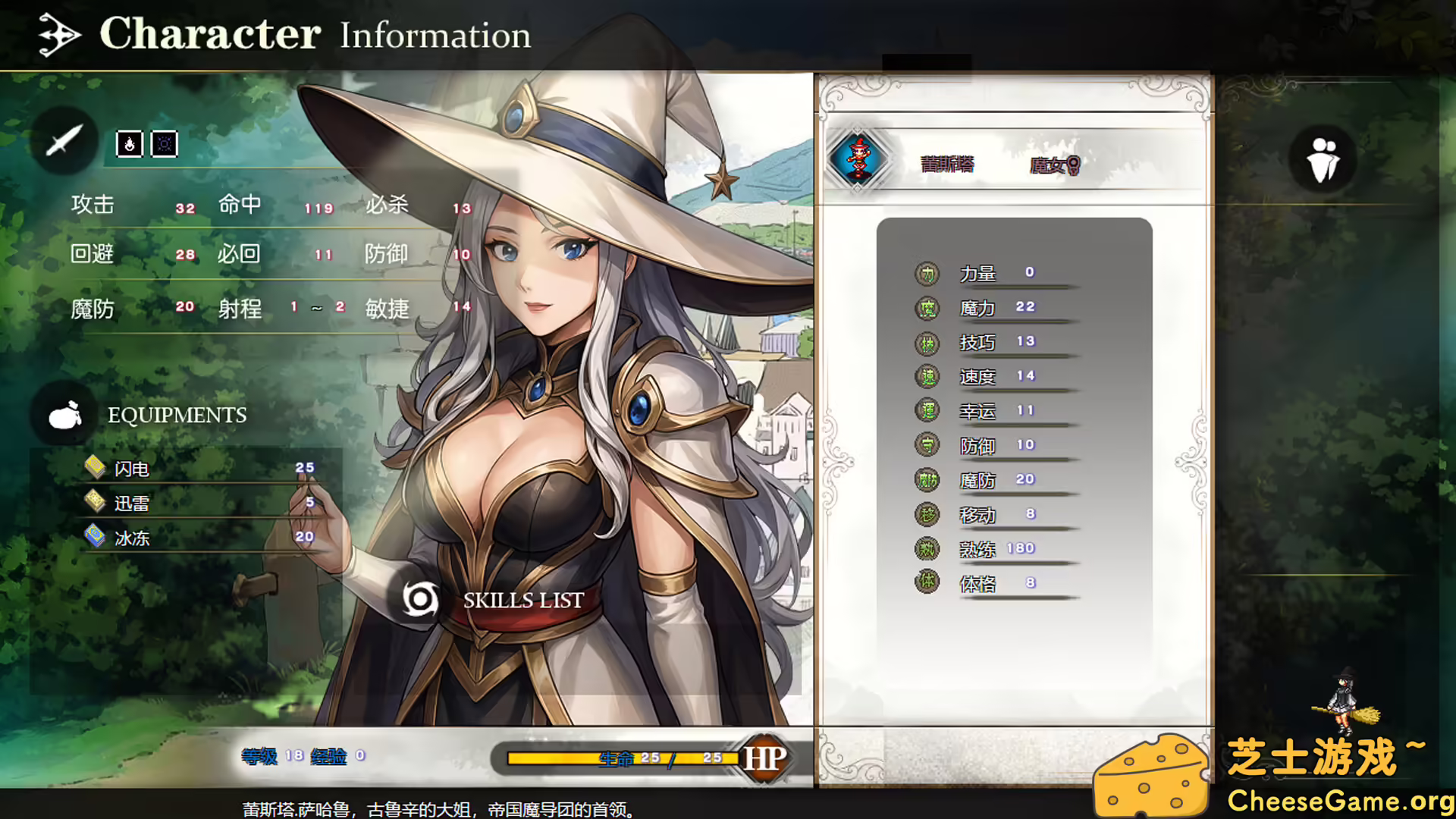
Task: Select the 闪电 tome in the equipment list
Action: pos(130,468)
